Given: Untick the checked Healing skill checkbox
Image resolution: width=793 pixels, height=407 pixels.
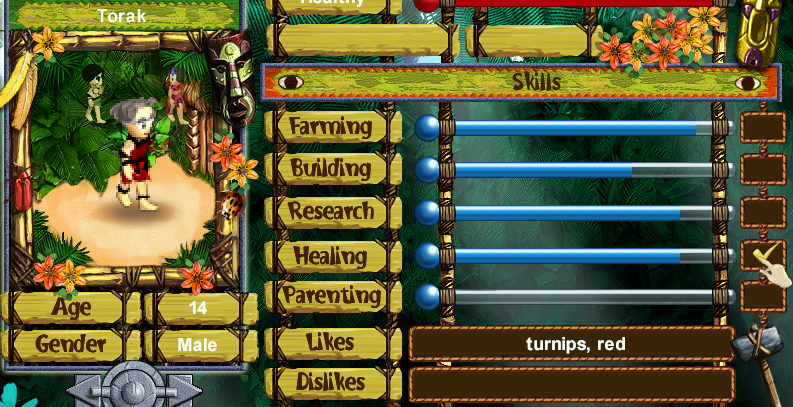Looking at the screenshot, I should click(762, 255).
